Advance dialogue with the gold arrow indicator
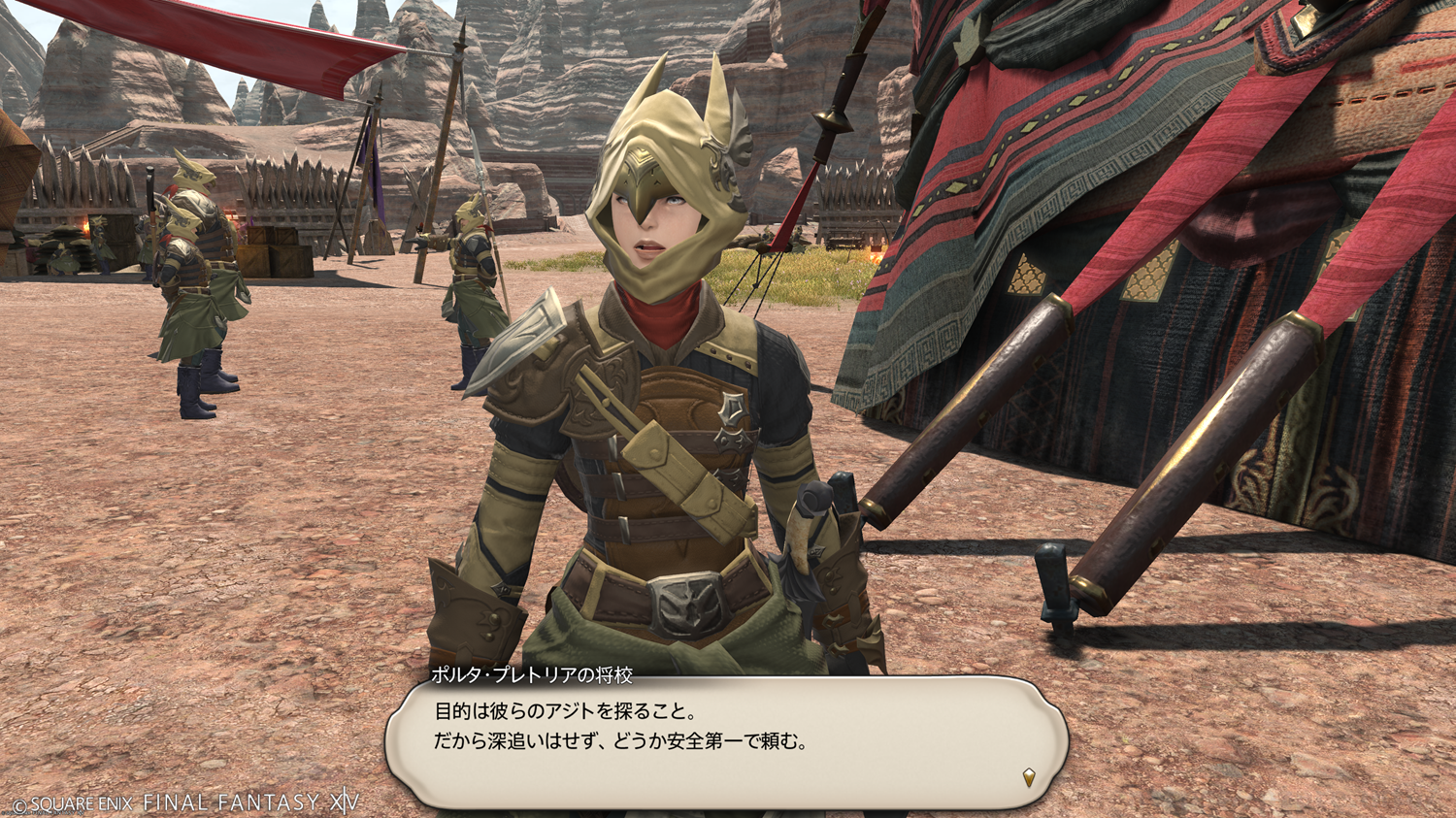 coord(1029,776)
